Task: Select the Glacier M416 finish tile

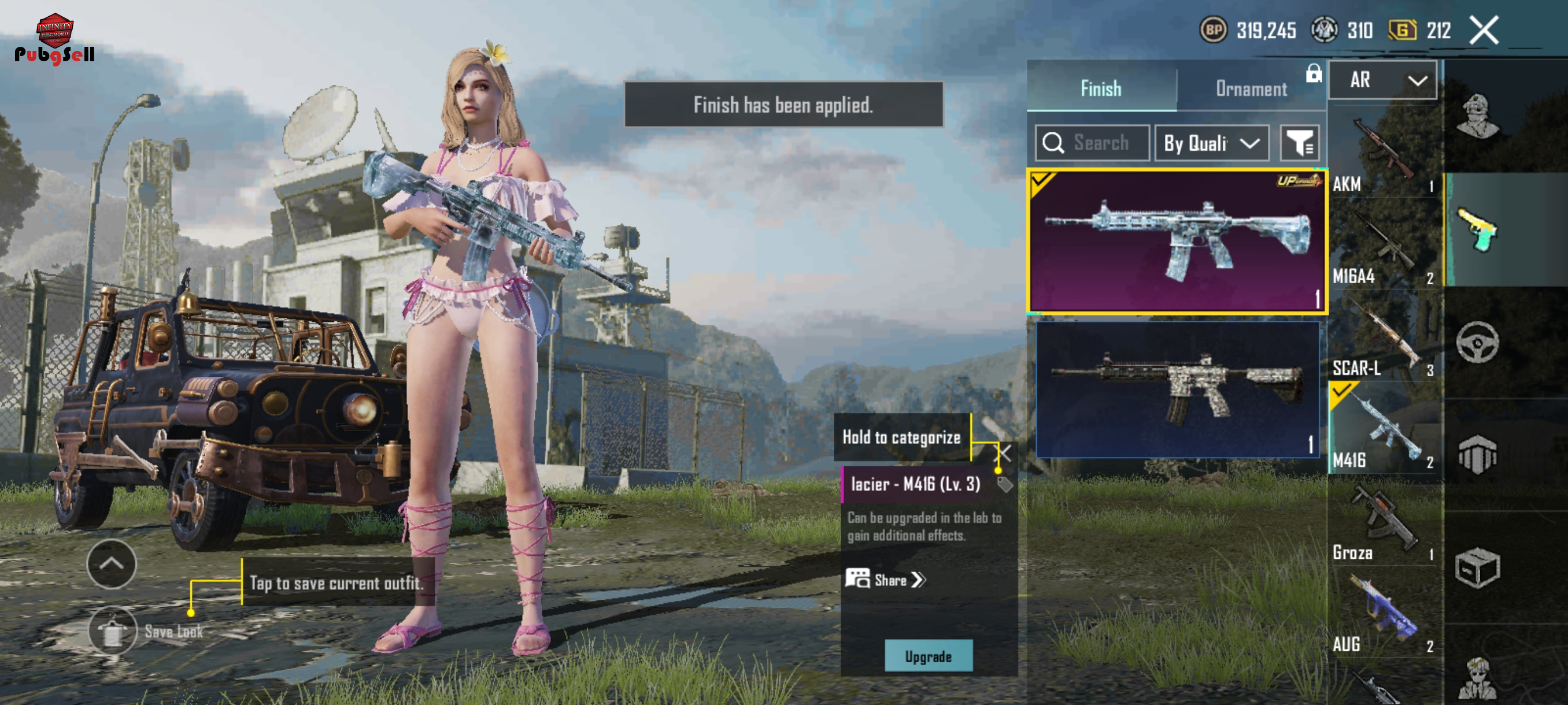Action: pos(1177,242)
